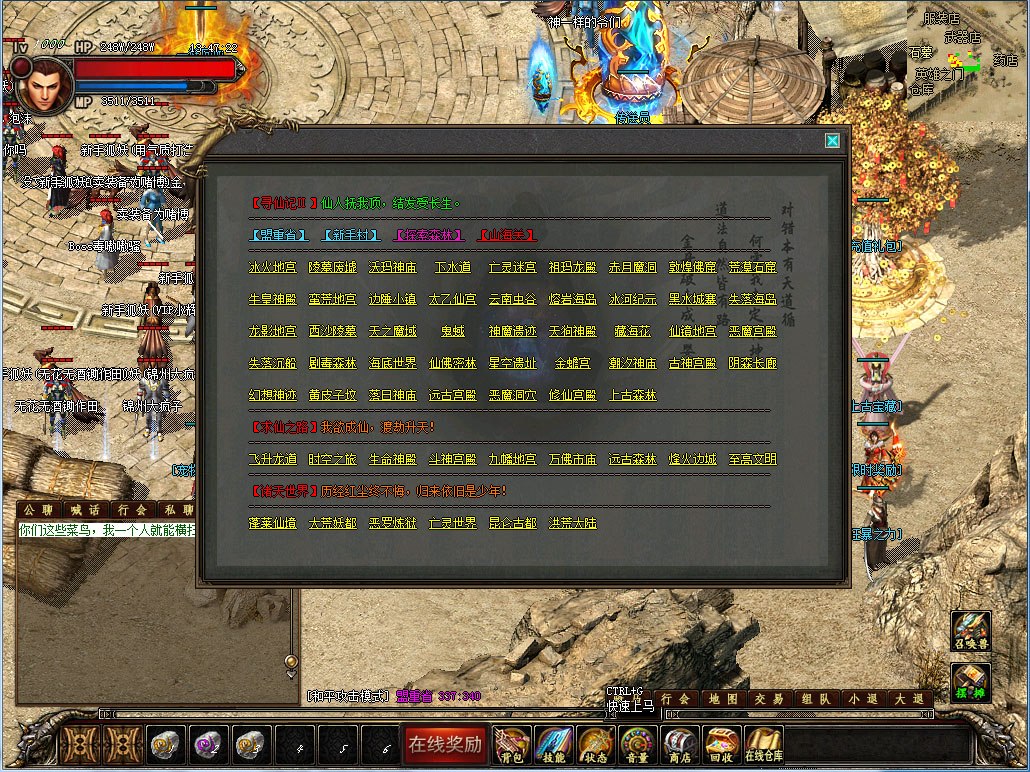The height and width of the screenshot is (772, 1030).
Task: Enter 鬼域 from the map list
Action: click(453, 331)
